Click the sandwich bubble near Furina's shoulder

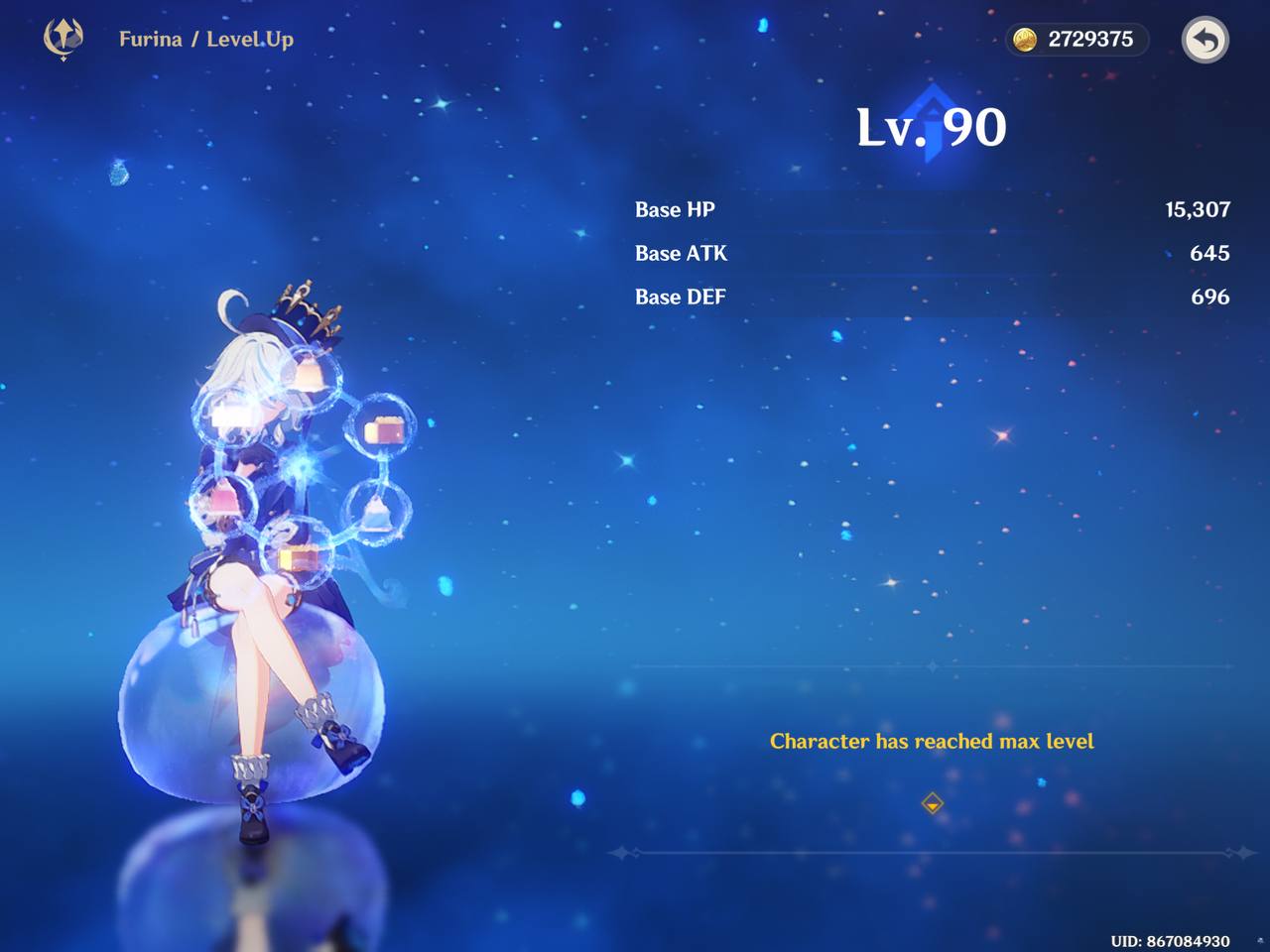pyautogui.click(x=382, y=428)
